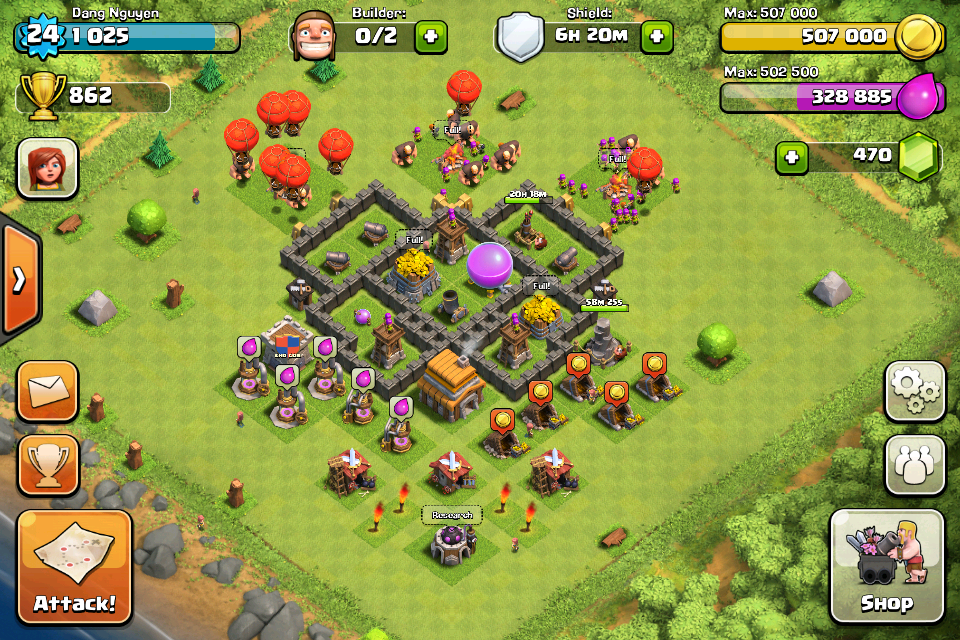Open the red-haired villager advisor portrait

47,167
